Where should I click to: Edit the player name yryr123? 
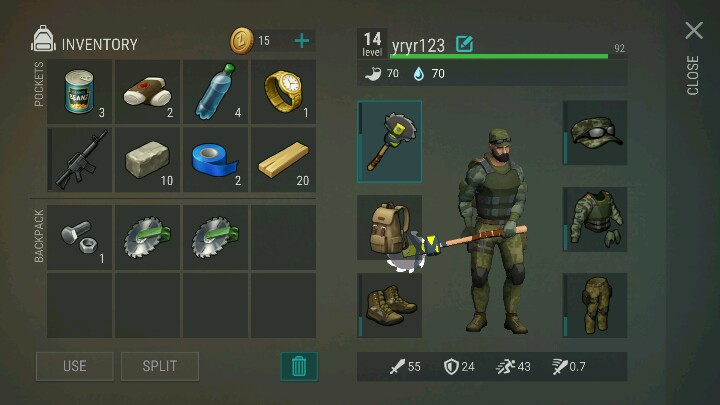[464, 43]
